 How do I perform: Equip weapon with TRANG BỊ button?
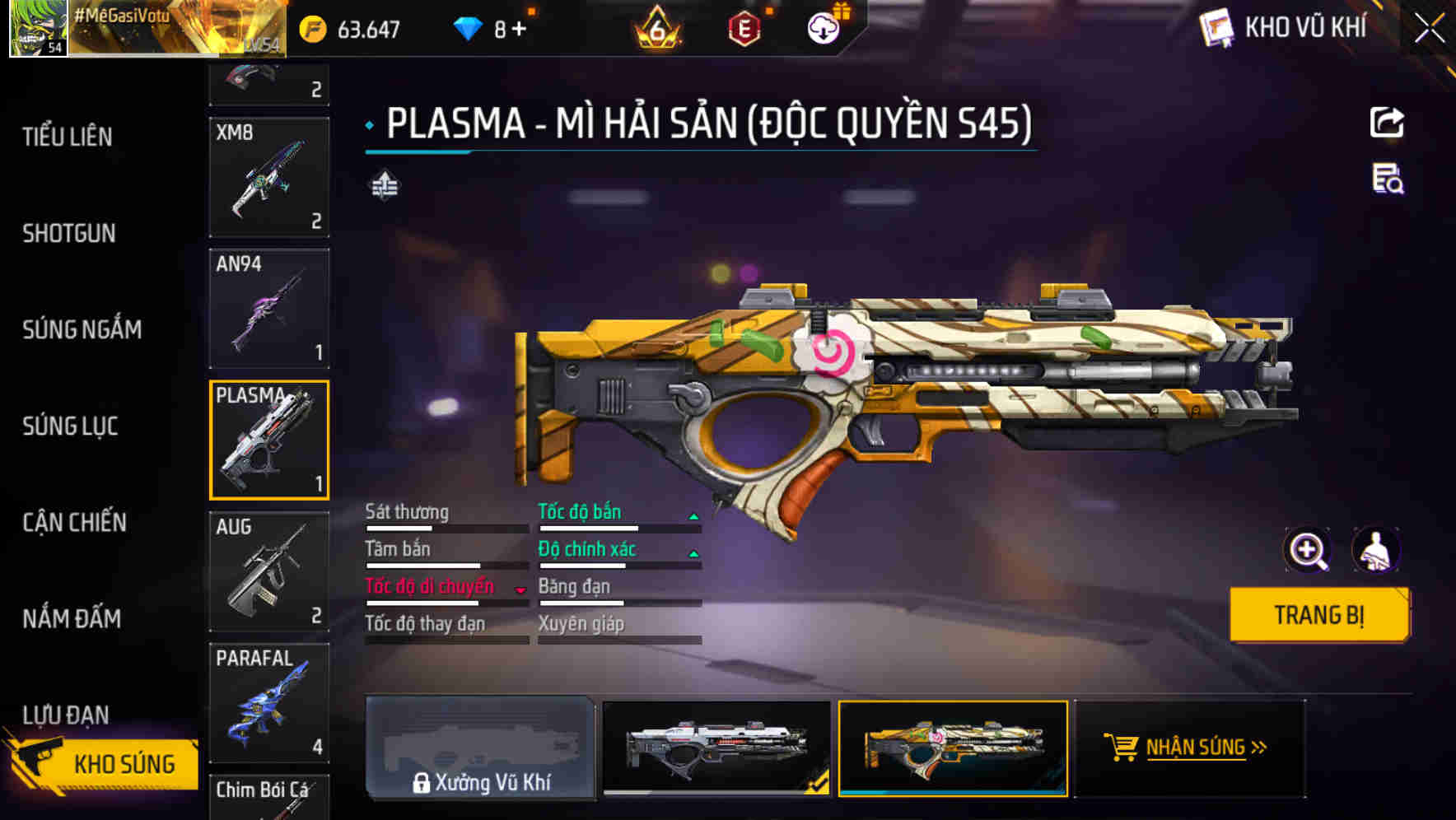(1319, 615)
